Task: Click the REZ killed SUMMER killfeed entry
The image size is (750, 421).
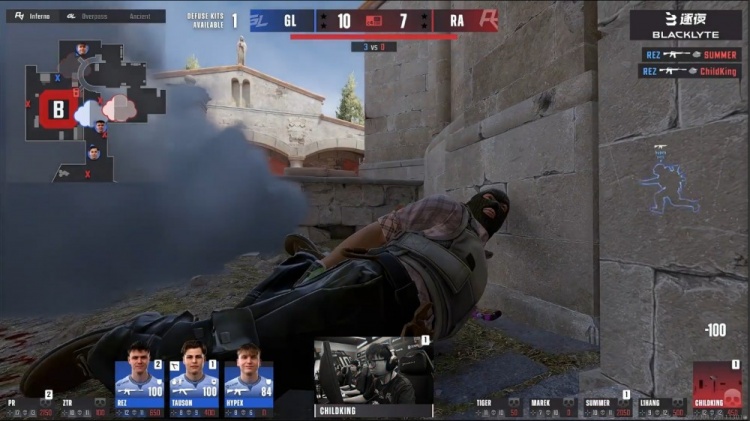Action: [x=691, y=54]
